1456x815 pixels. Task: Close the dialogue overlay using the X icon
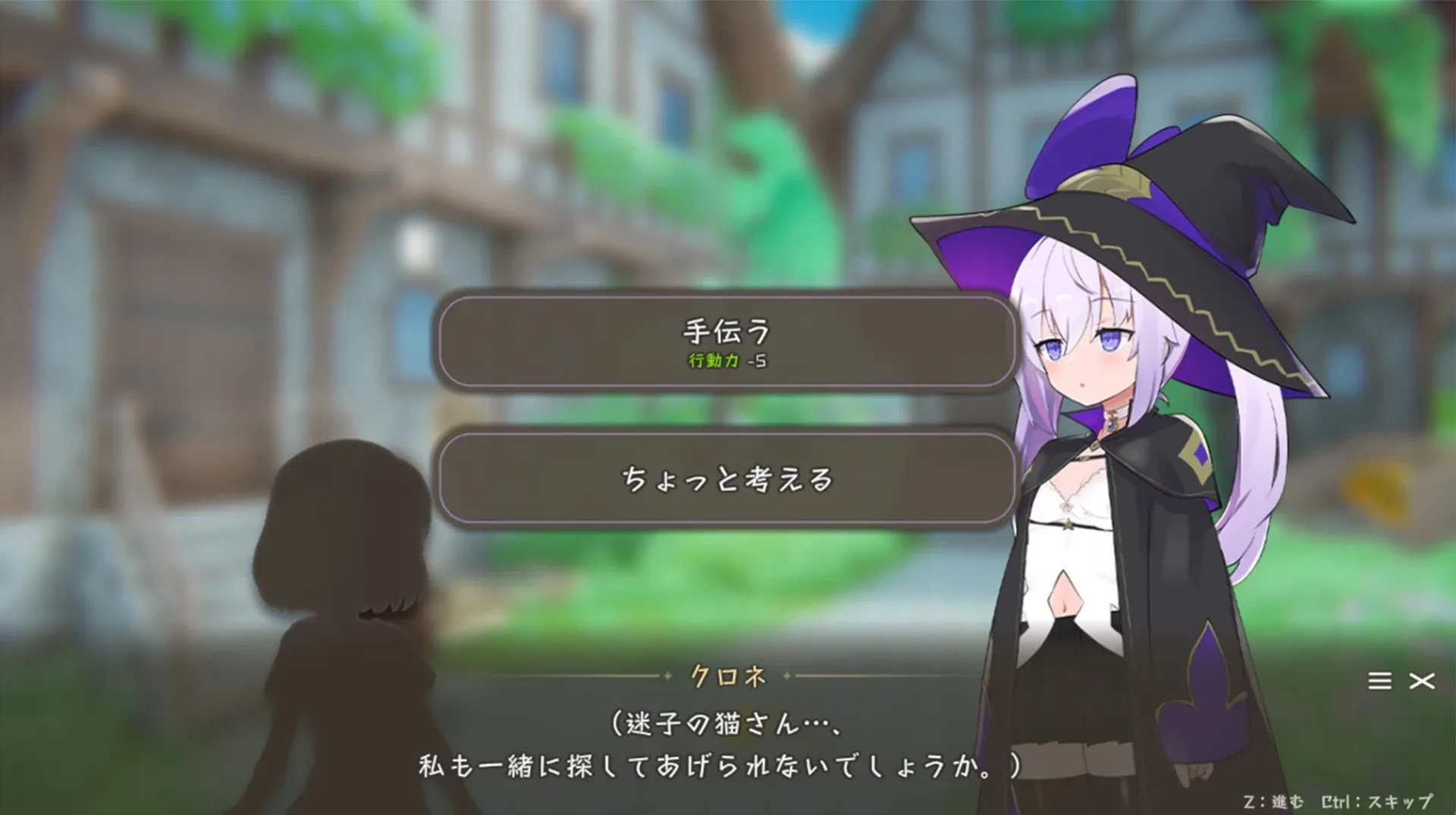click(1423, 680)
